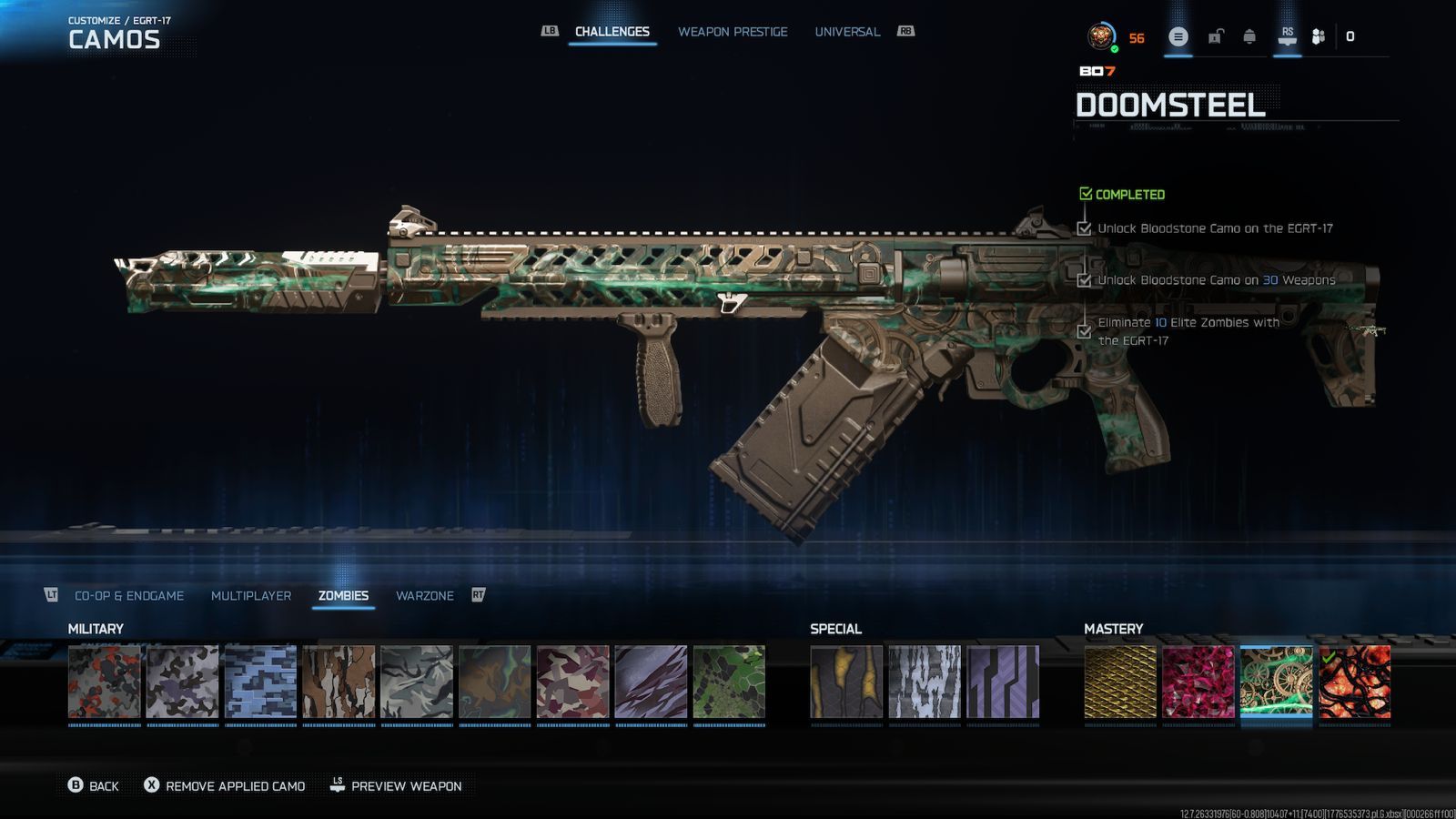Open the social friends icon
This screenshot has width=1456, height=819.
click(1318, 37)
